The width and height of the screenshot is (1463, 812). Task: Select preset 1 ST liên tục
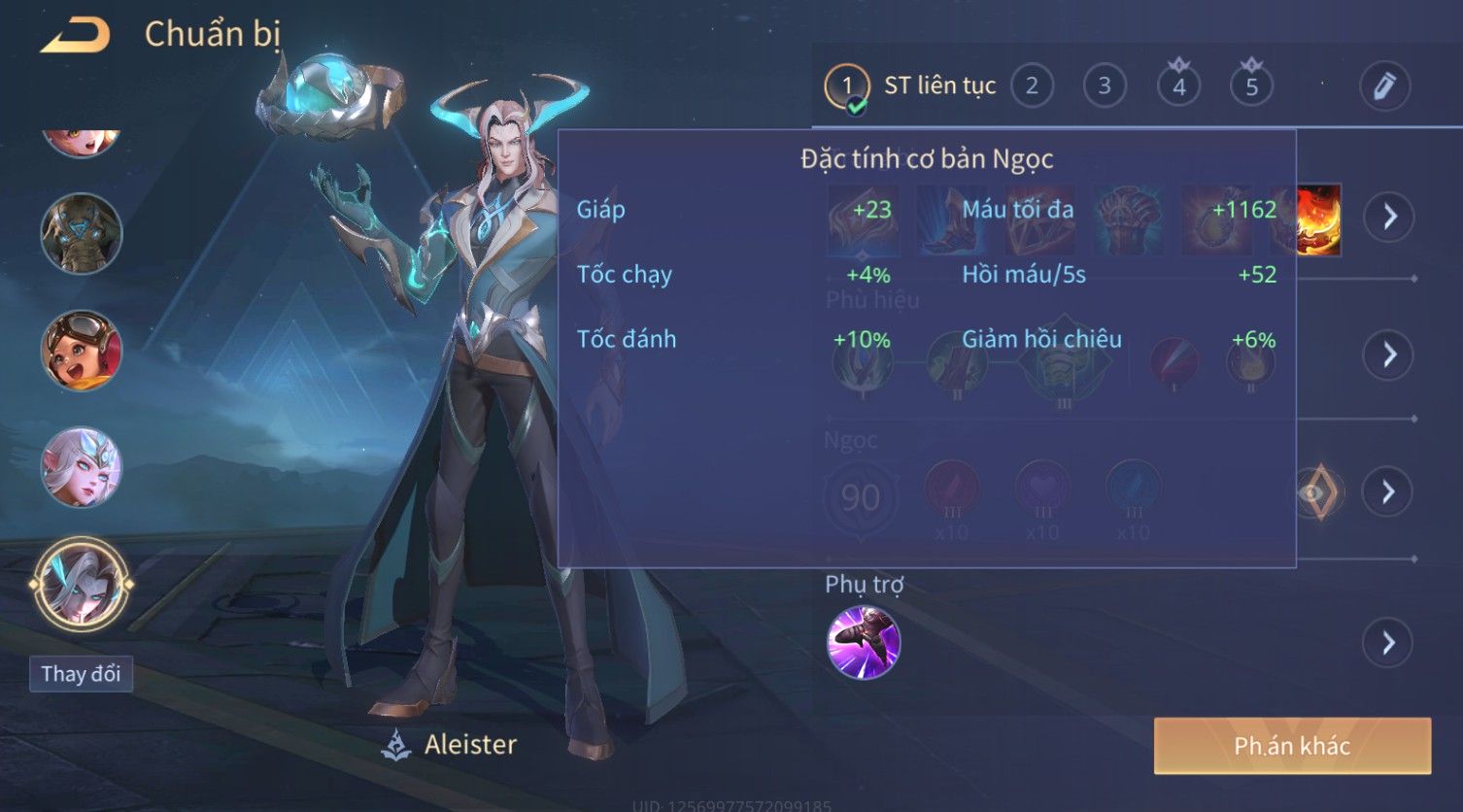coord(847,86)
